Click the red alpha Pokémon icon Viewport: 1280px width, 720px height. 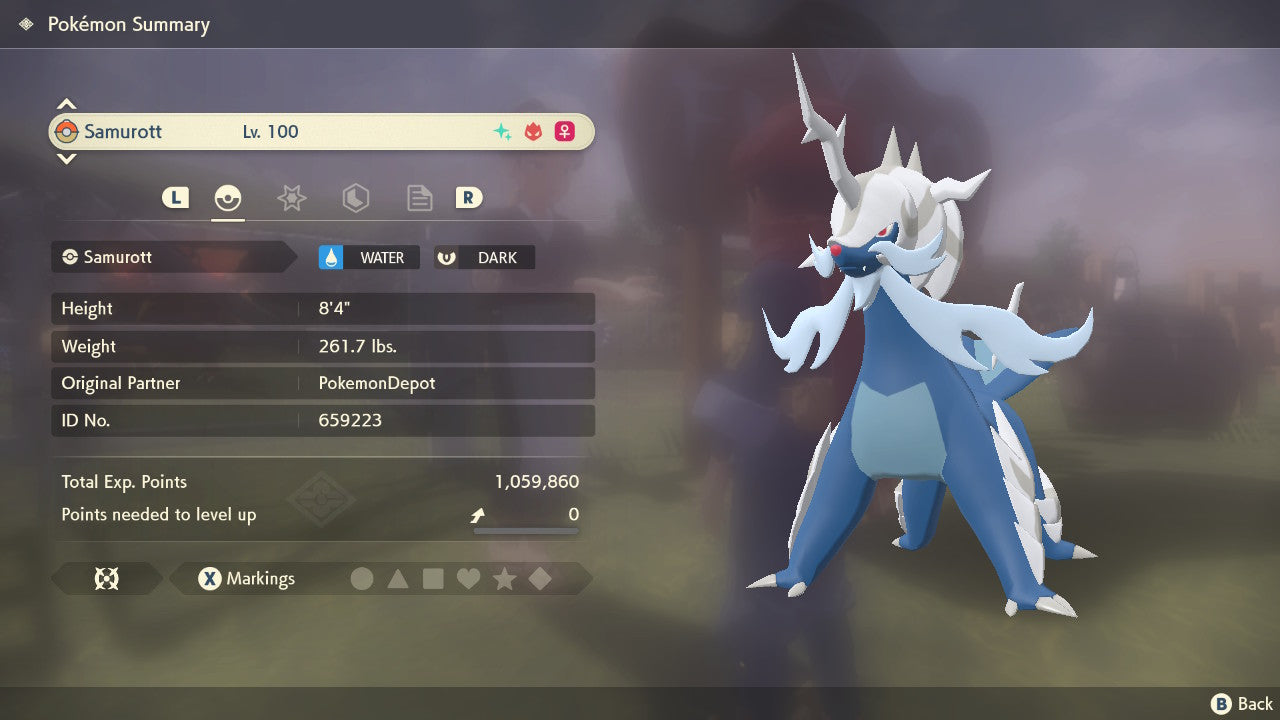coord(533,132)
